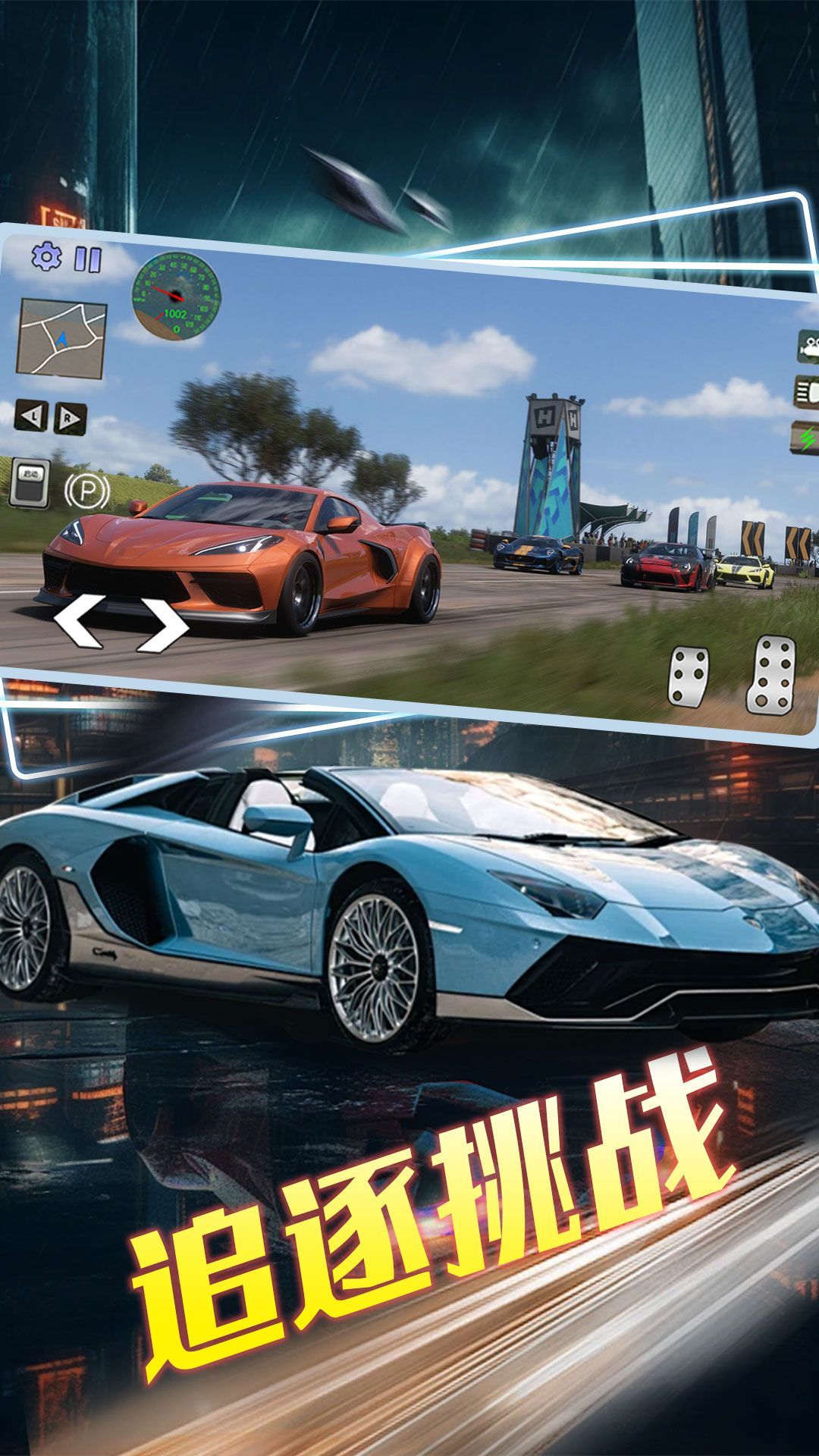Hit the small brake pedal
819x1456 pixels.
pos(689,675)
